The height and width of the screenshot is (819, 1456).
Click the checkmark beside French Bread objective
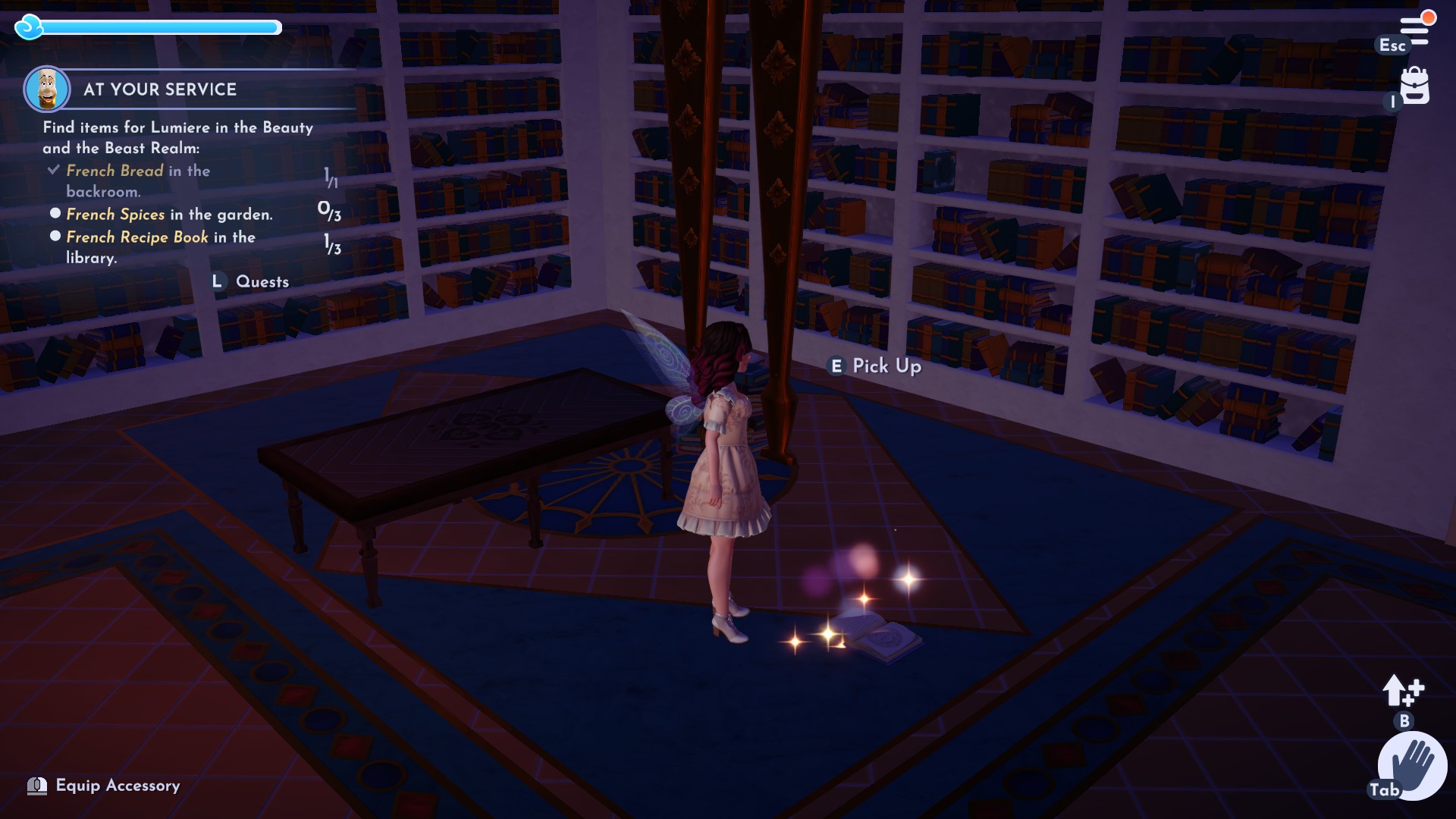point(53,170)
